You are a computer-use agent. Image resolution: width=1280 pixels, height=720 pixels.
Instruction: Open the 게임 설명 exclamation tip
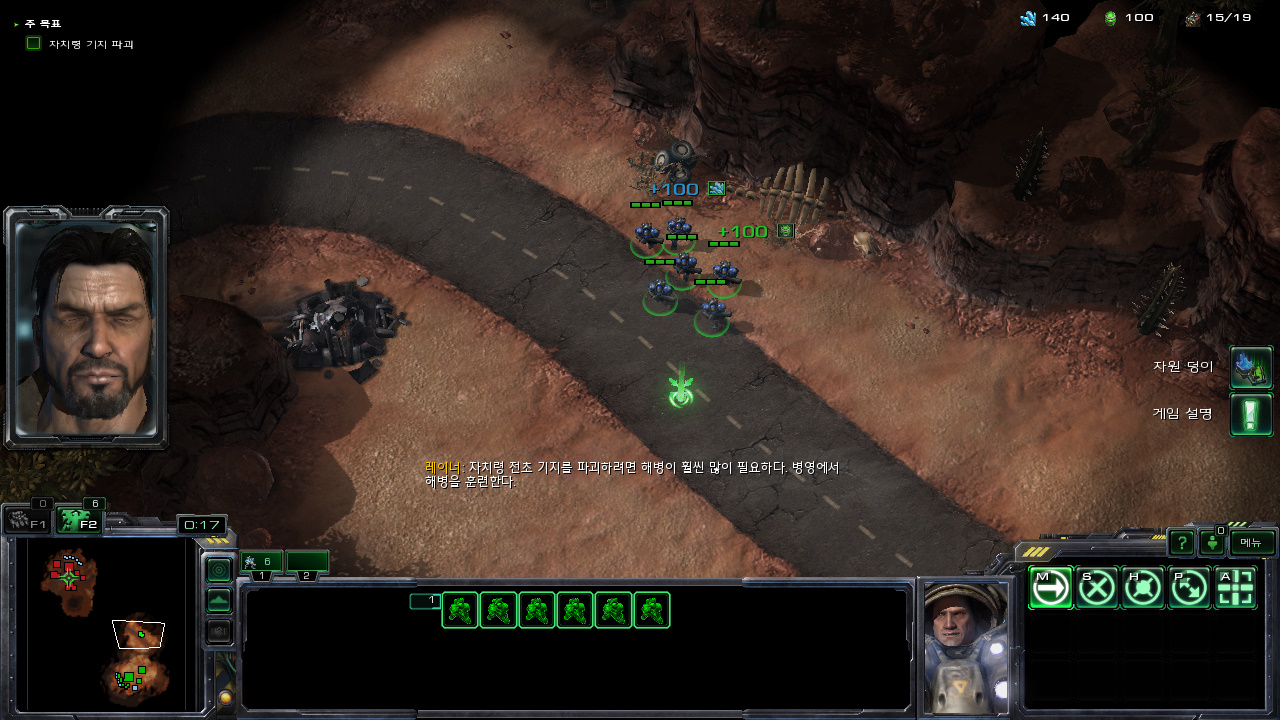coord(1251,414)
